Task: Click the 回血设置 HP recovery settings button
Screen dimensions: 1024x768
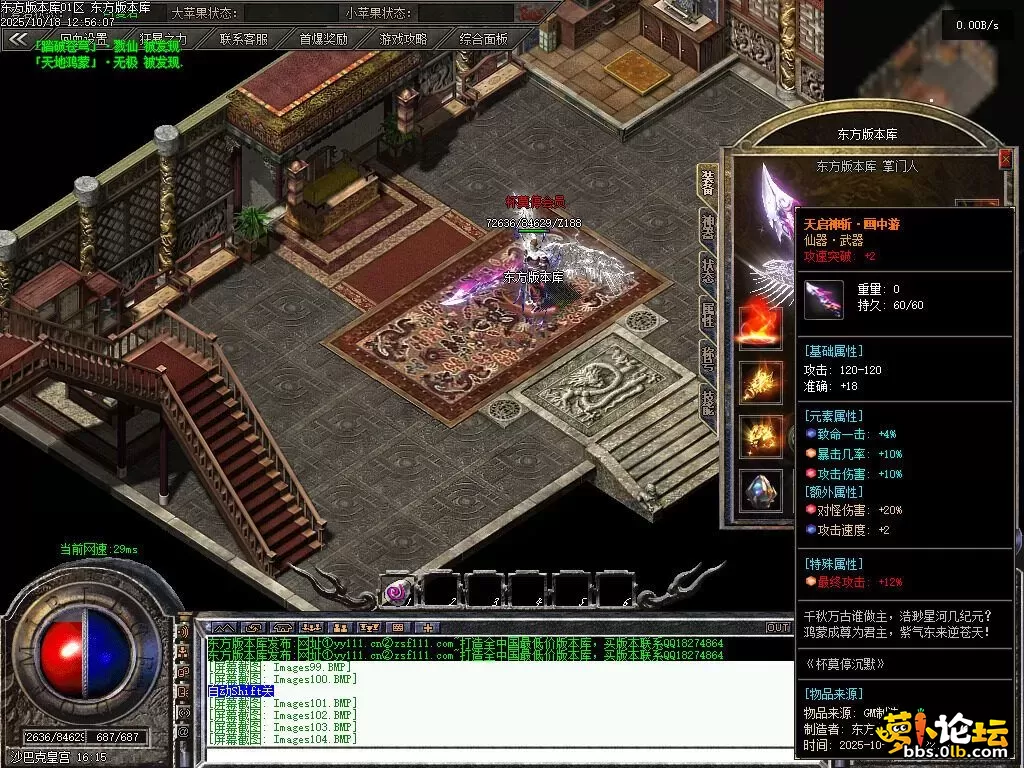Action: click(x=84, y=39)
